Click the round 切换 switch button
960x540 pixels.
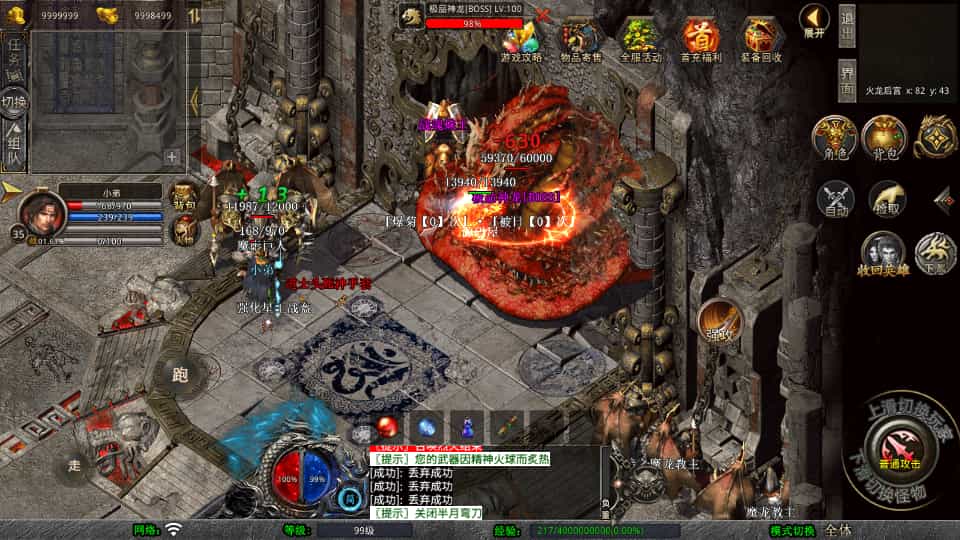14,102
